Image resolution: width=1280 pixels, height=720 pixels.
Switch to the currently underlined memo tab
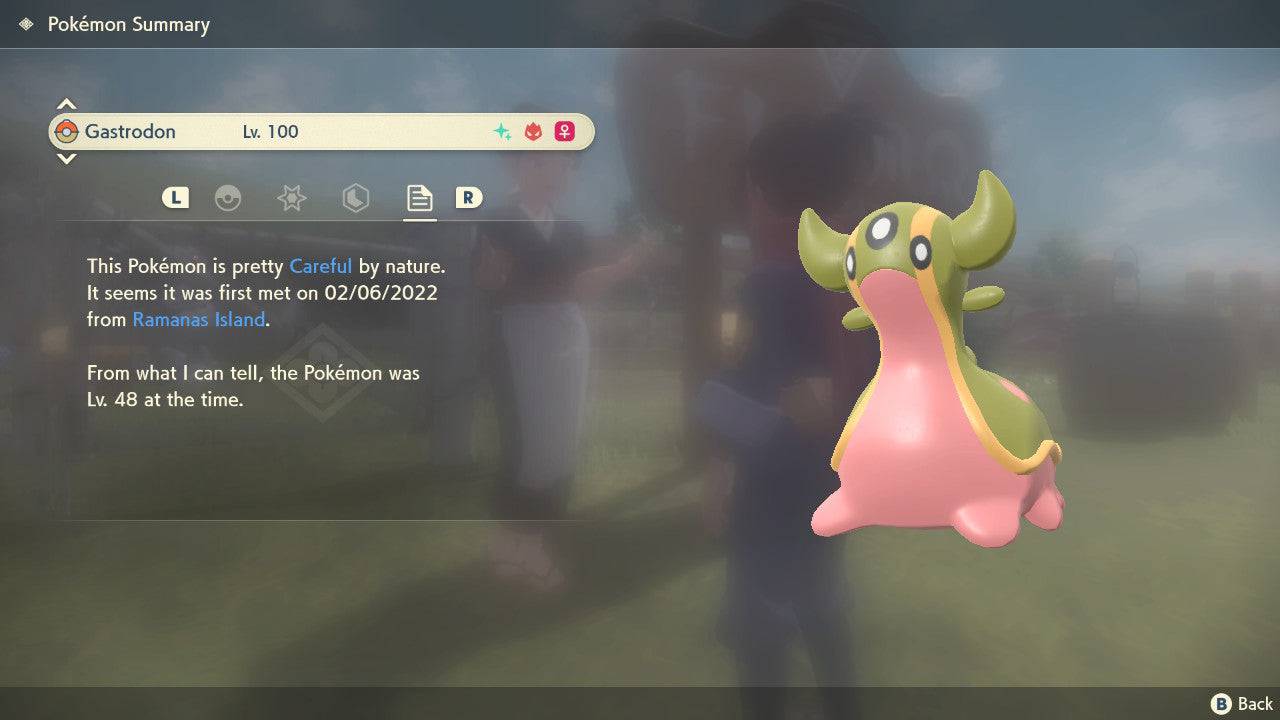(419, 198)
